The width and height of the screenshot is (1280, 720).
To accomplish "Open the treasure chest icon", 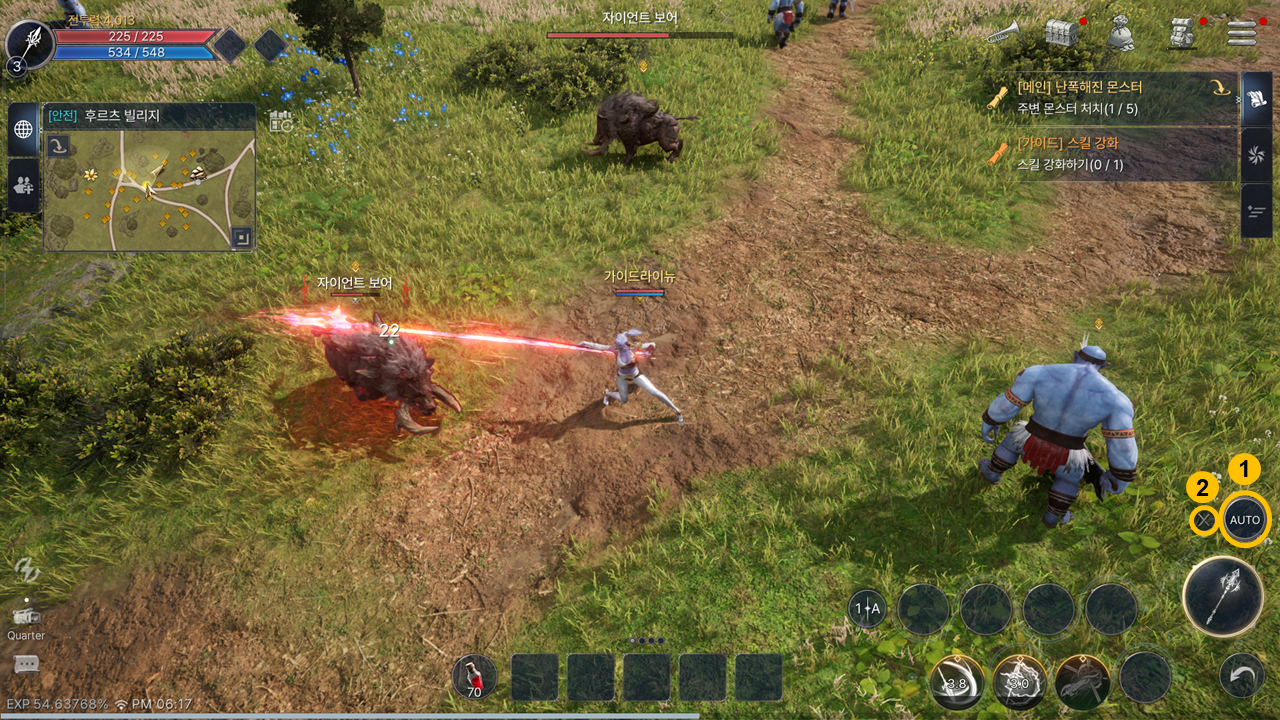I will click(x=1062, y=33).
